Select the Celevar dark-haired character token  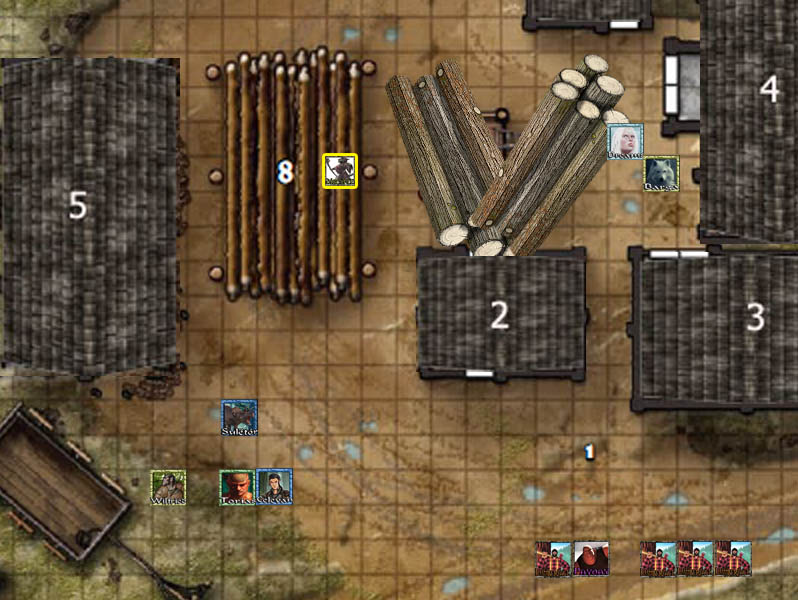click(274, 487)
